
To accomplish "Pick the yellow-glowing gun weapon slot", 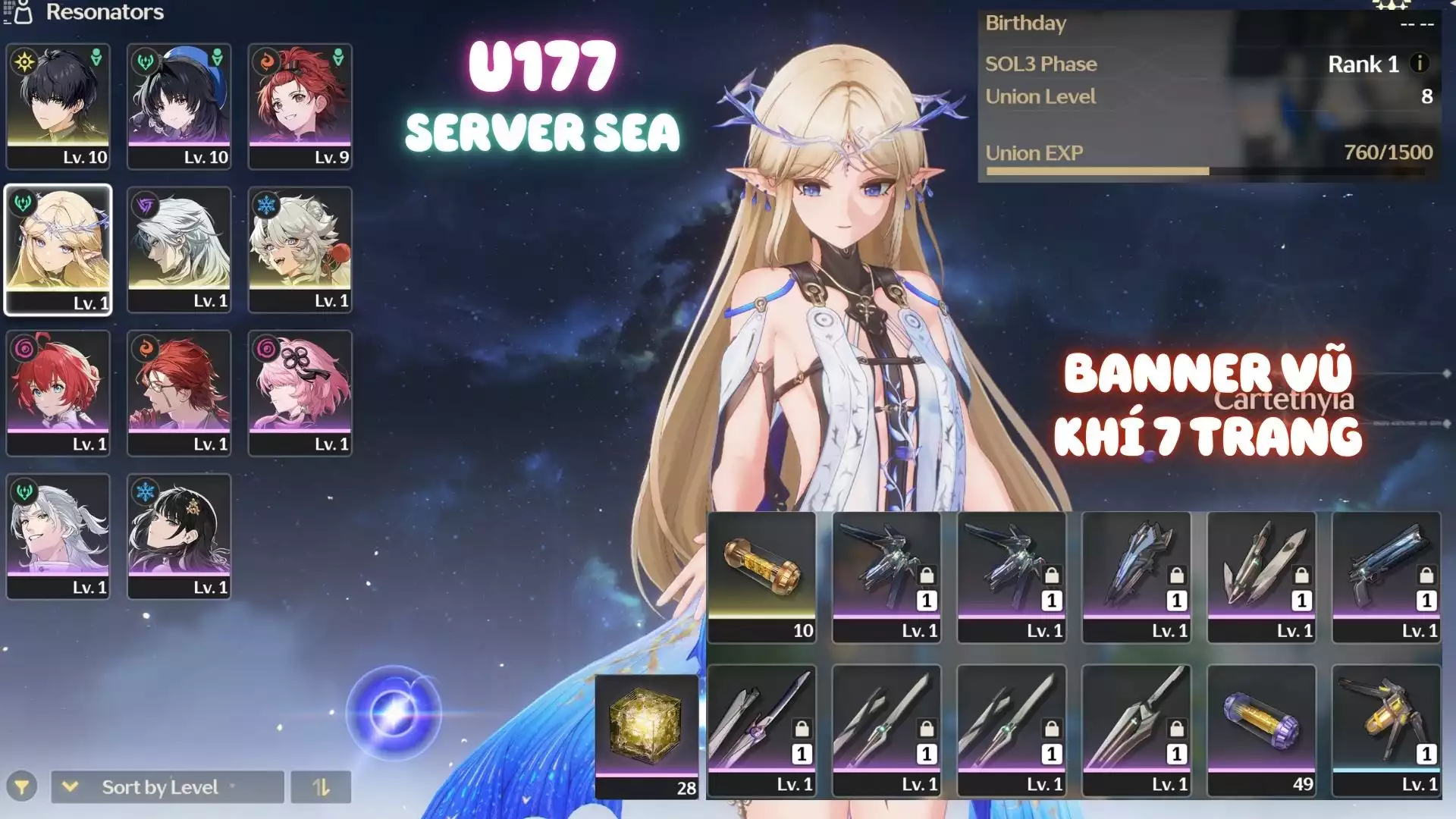I will (1386, 730).
